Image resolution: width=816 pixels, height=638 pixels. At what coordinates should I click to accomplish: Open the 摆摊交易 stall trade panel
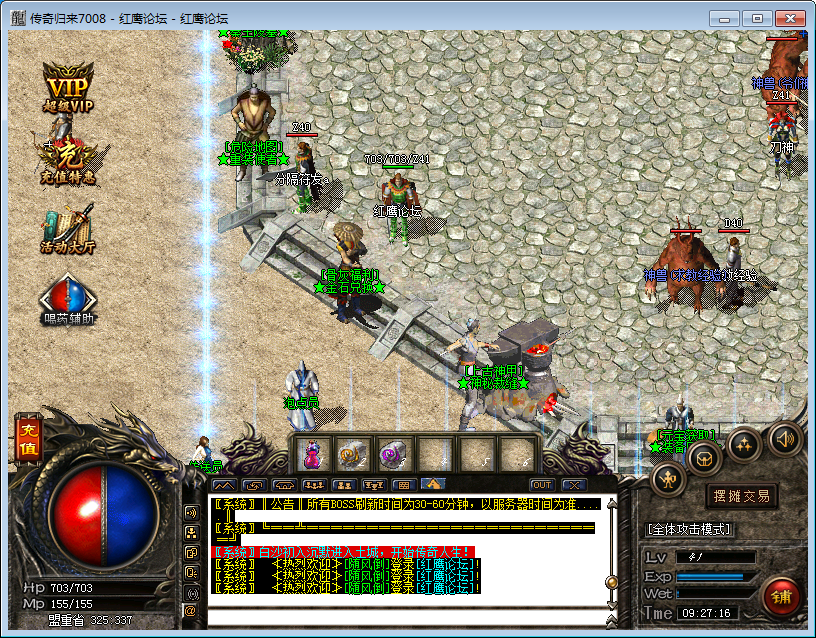click(741, 496)
